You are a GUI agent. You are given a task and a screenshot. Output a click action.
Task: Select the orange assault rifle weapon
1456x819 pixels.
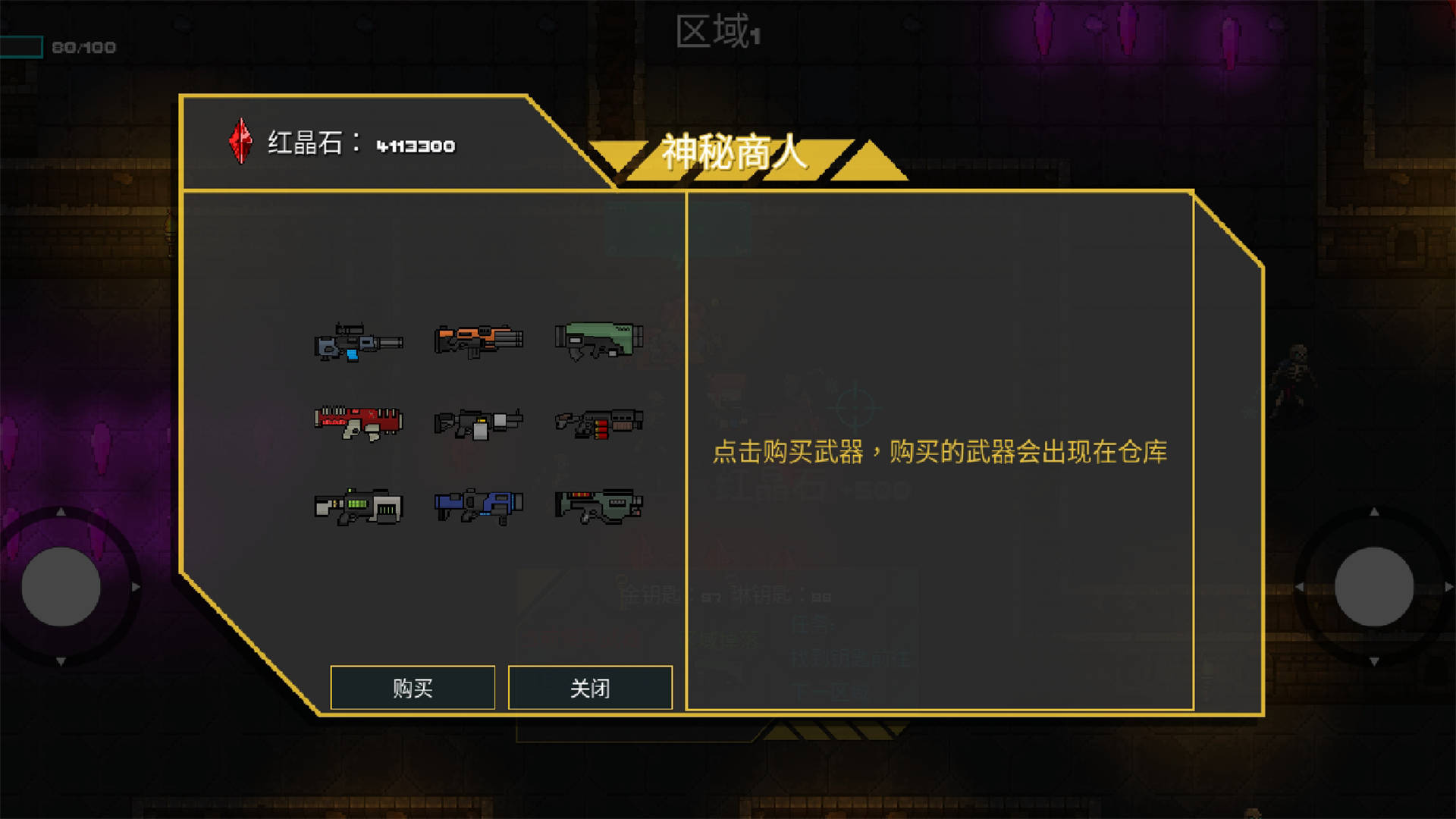tap(478, 341)
